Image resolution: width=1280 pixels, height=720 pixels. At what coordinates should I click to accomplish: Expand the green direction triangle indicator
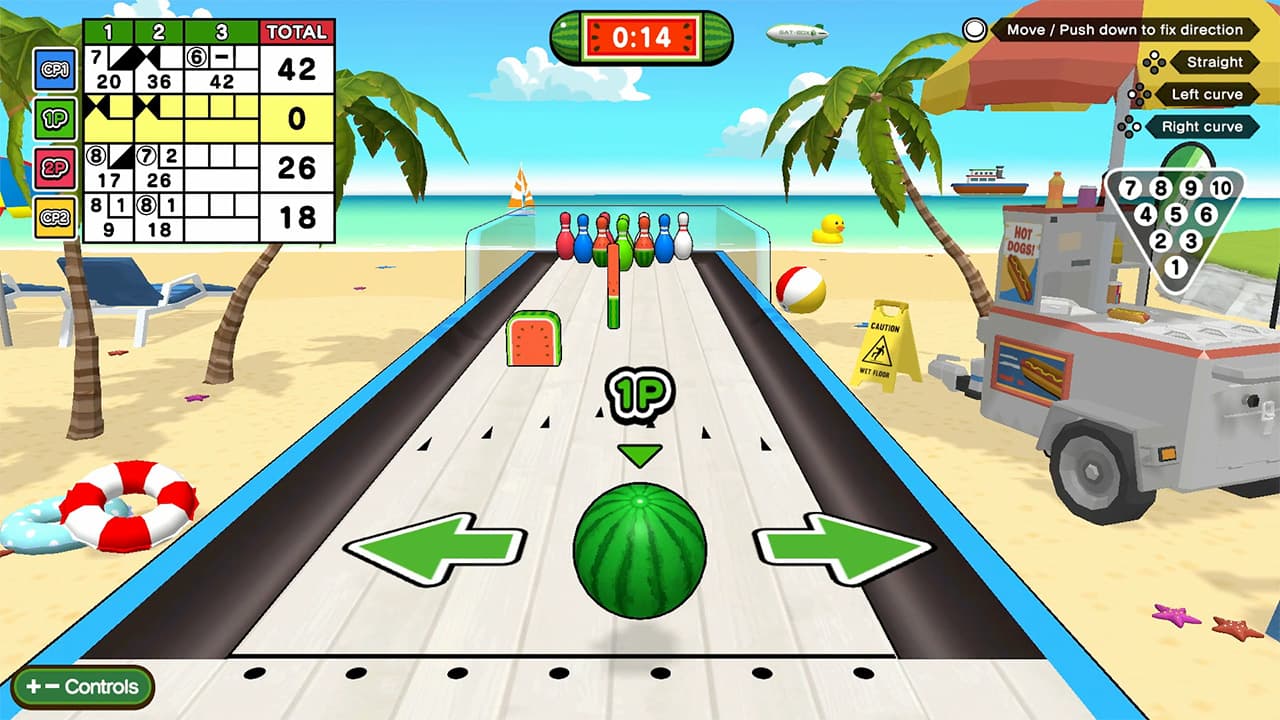(640, 455)
